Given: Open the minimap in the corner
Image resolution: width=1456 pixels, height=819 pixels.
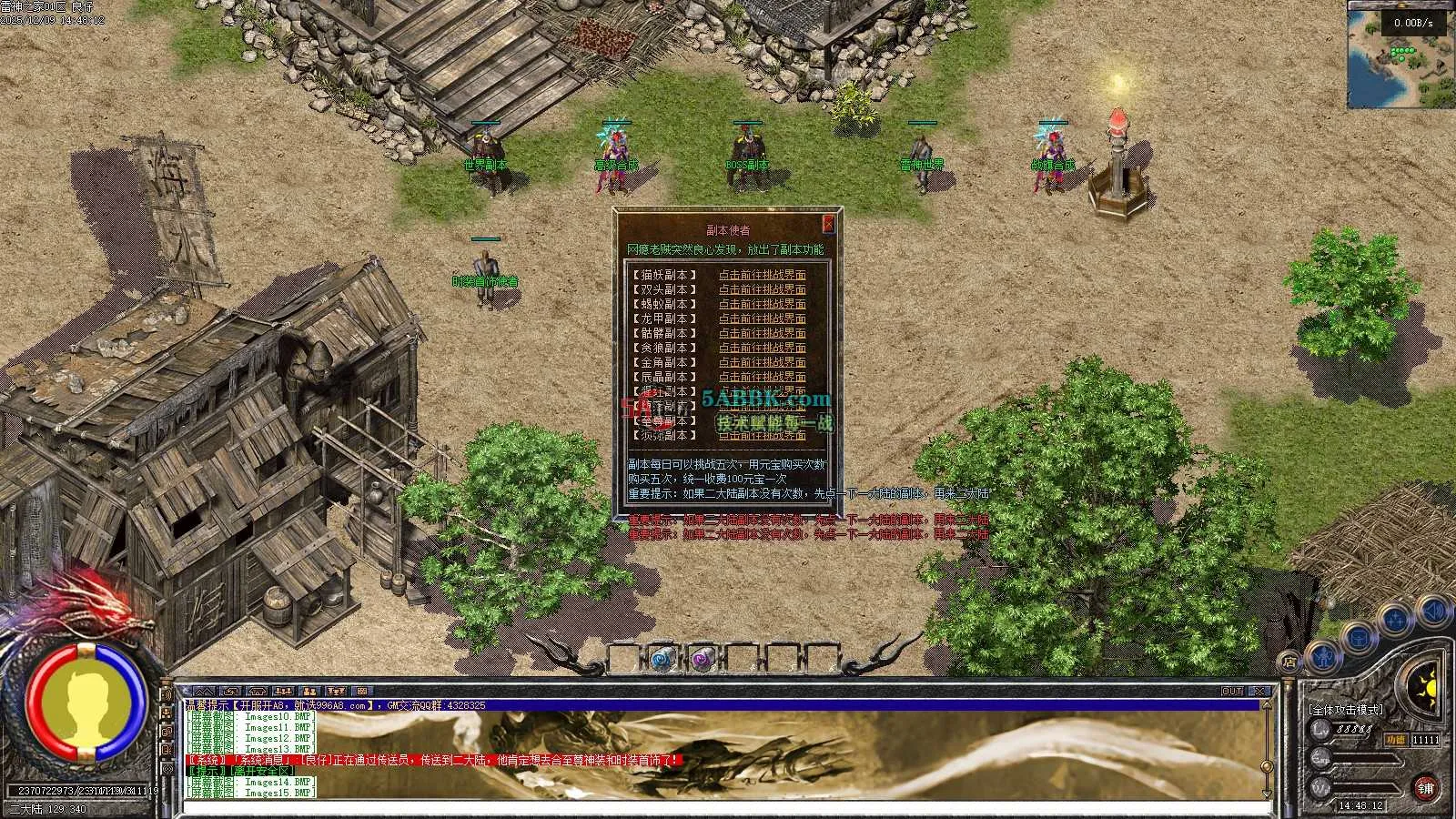Looking at the screenshot, I should pos(1400,55).
